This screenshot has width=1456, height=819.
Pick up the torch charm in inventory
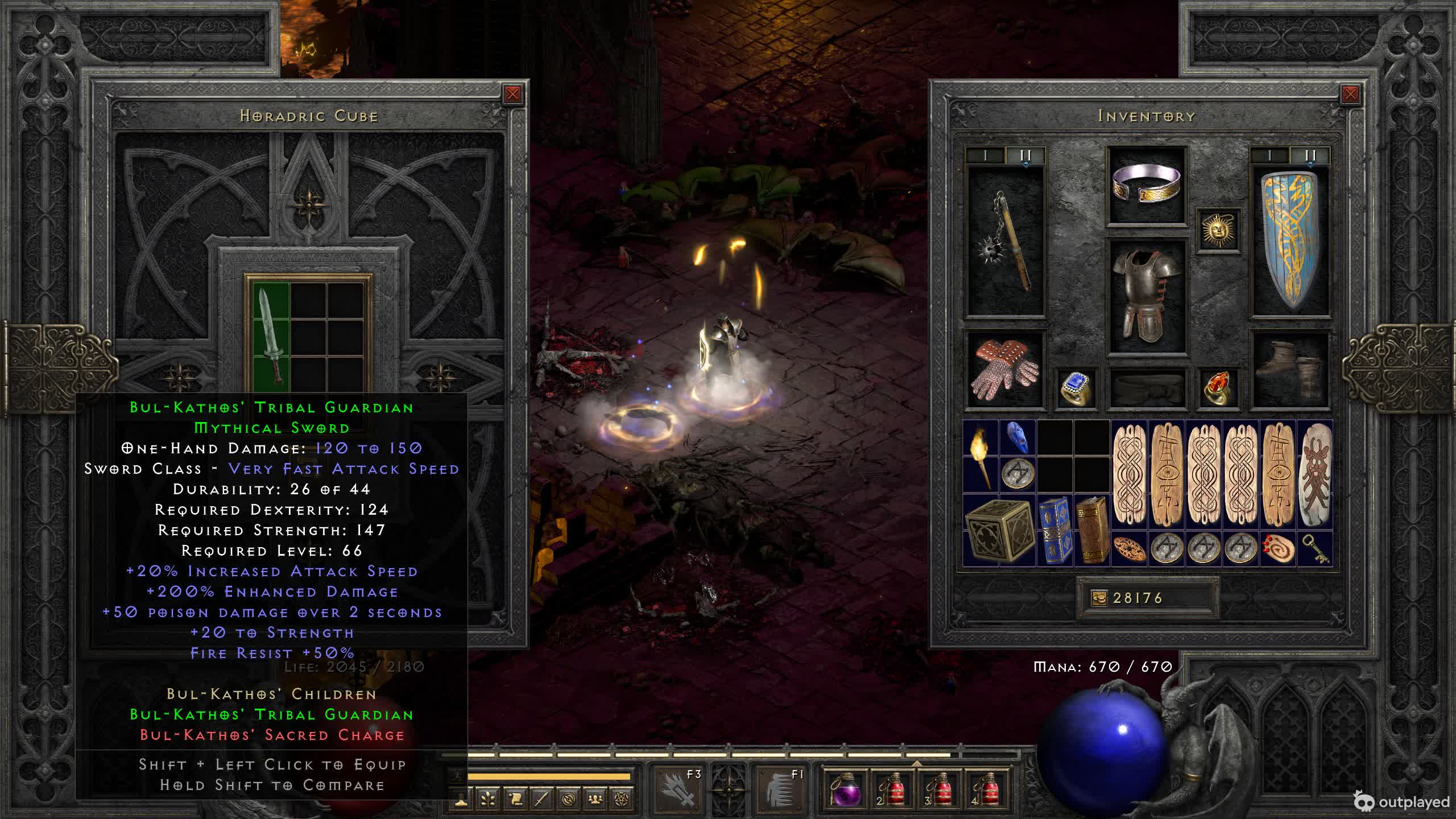click(x=981, y=457)
